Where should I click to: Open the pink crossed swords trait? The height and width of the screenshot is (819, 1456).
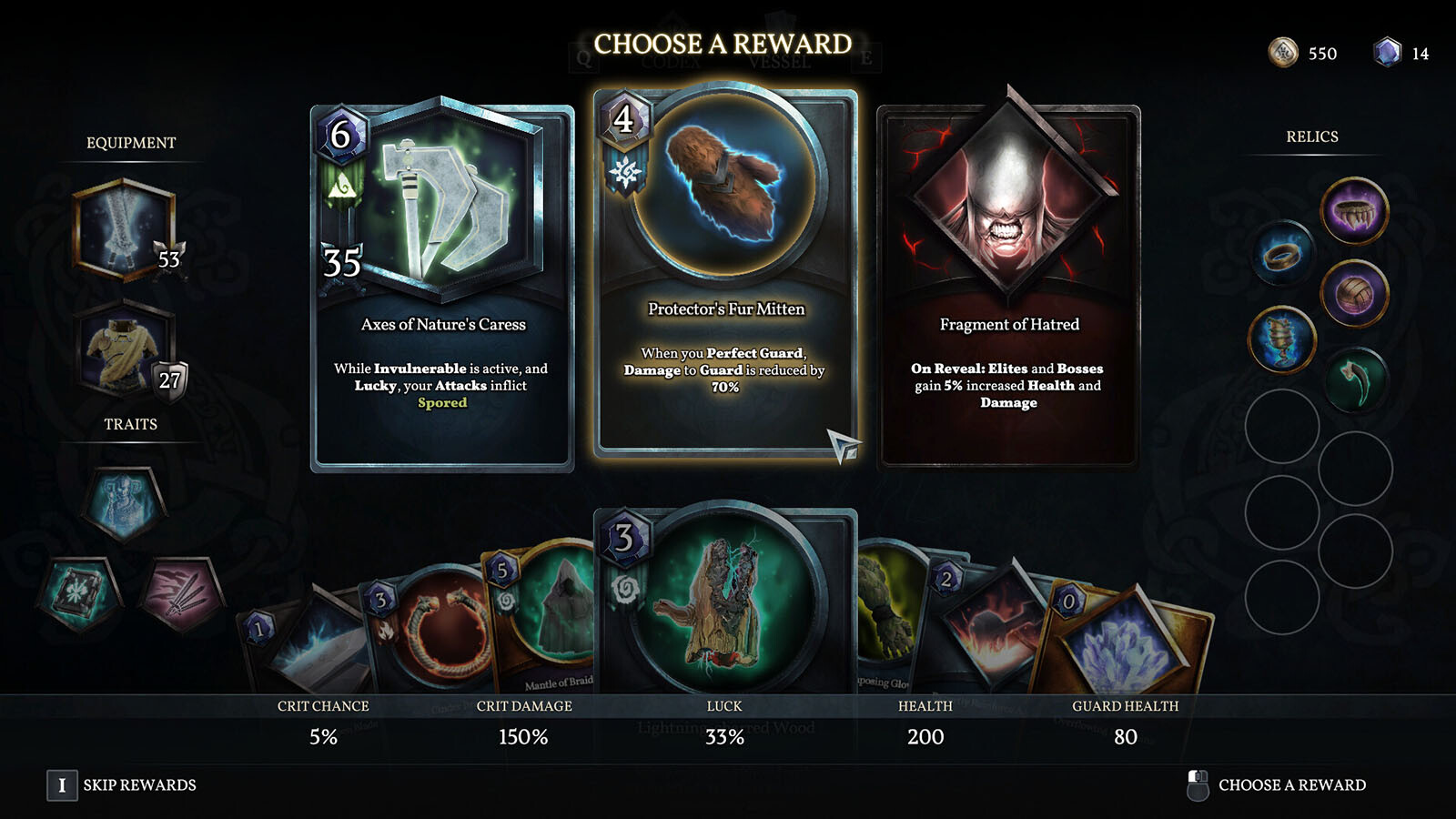point(182,593)
